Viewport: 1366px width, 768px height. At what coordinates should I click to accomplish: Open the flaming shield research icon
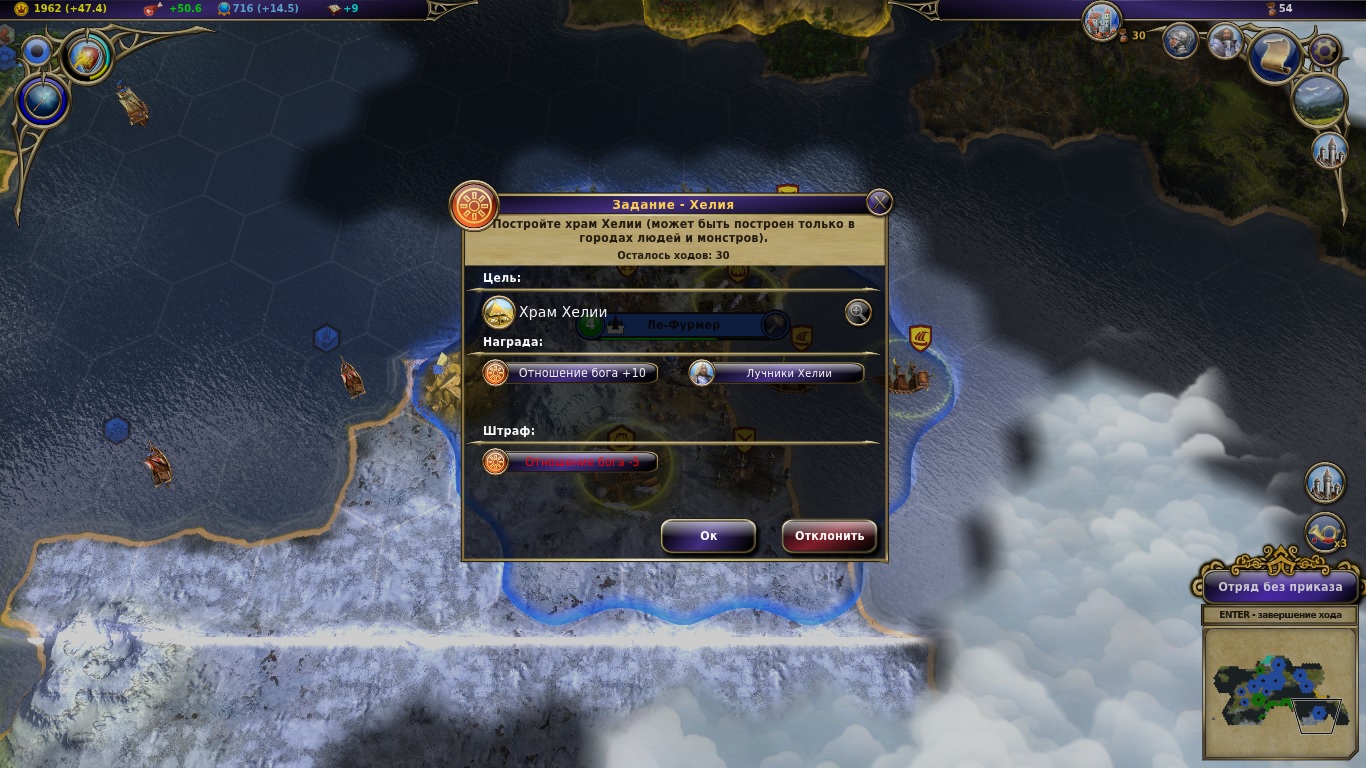pos(88,56)
